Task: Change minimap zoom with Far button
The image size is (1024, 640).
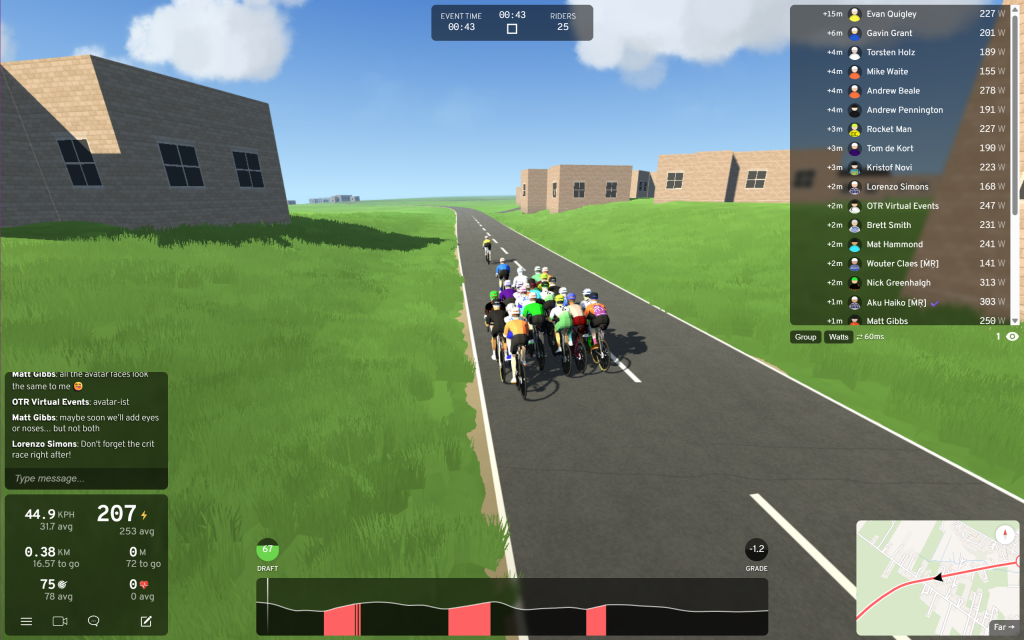Action: tap(1003, 628)
